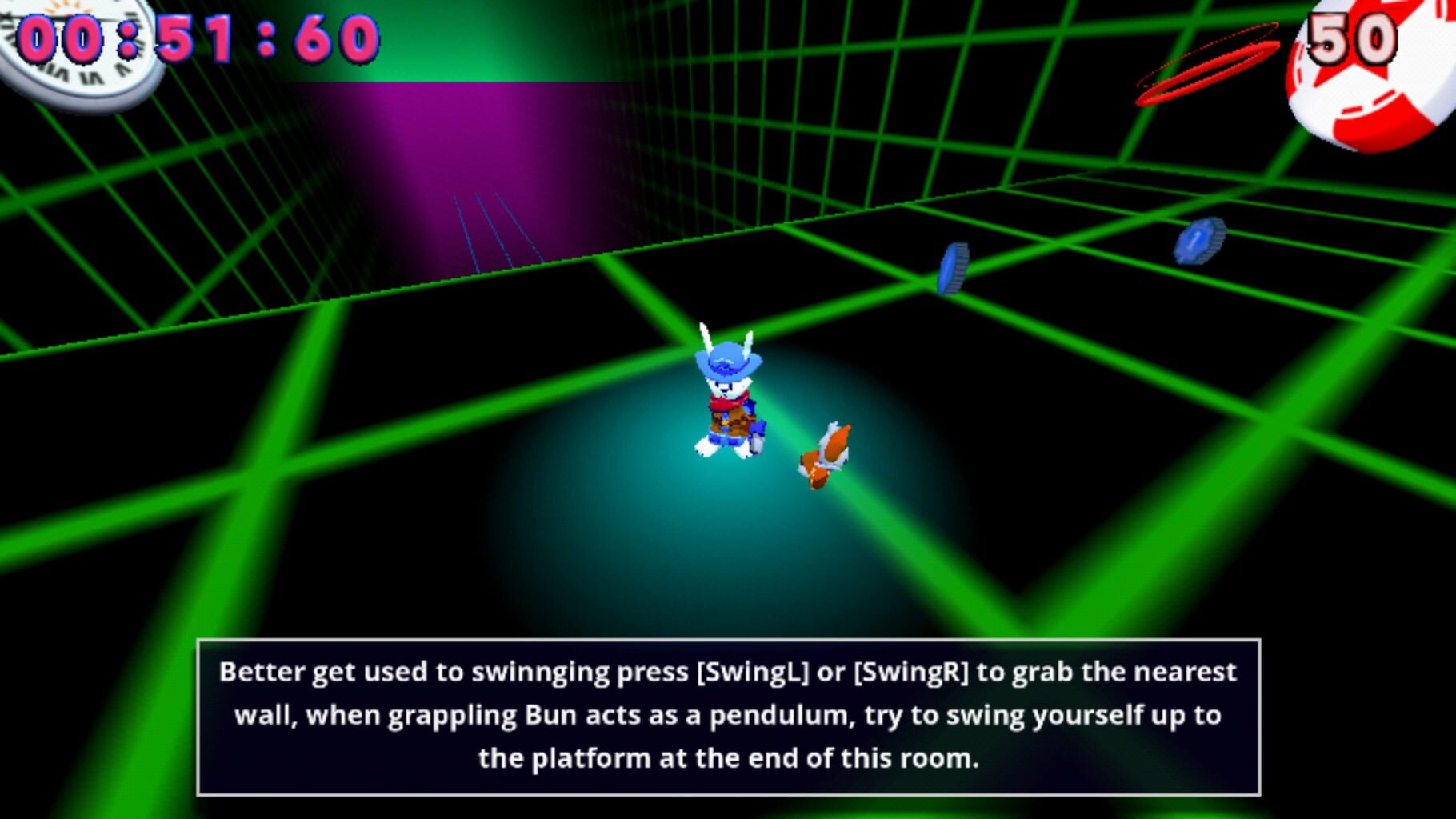This screenshot has height=819, width=1456.
Task: Click the blue coin nearest the wall
Action: (952, 268)
